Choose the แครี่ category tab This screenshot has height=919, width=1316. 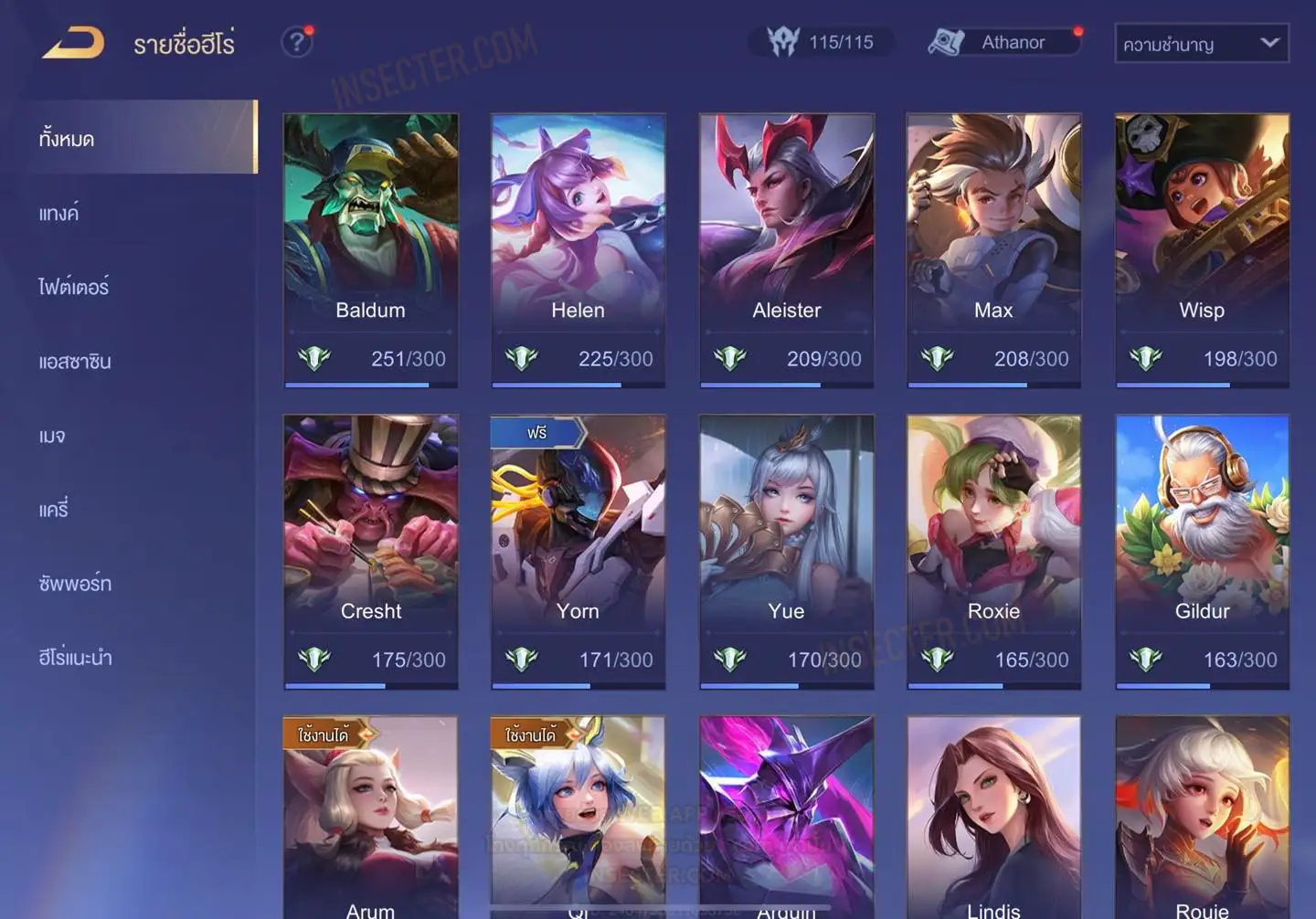[x=54, y=510]
